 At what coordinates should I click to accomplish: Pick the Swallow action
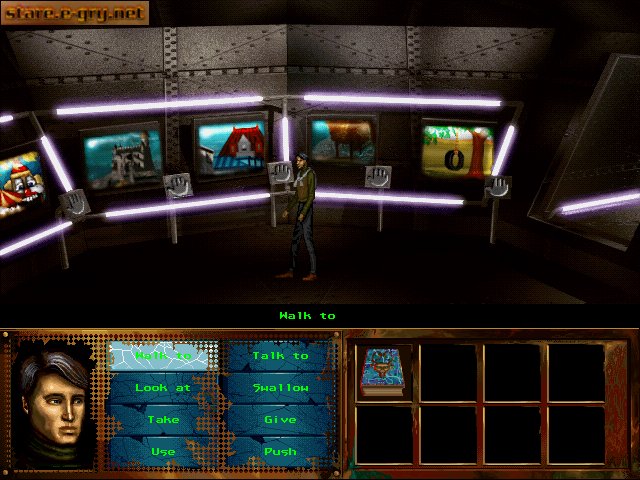coord(280,388)
